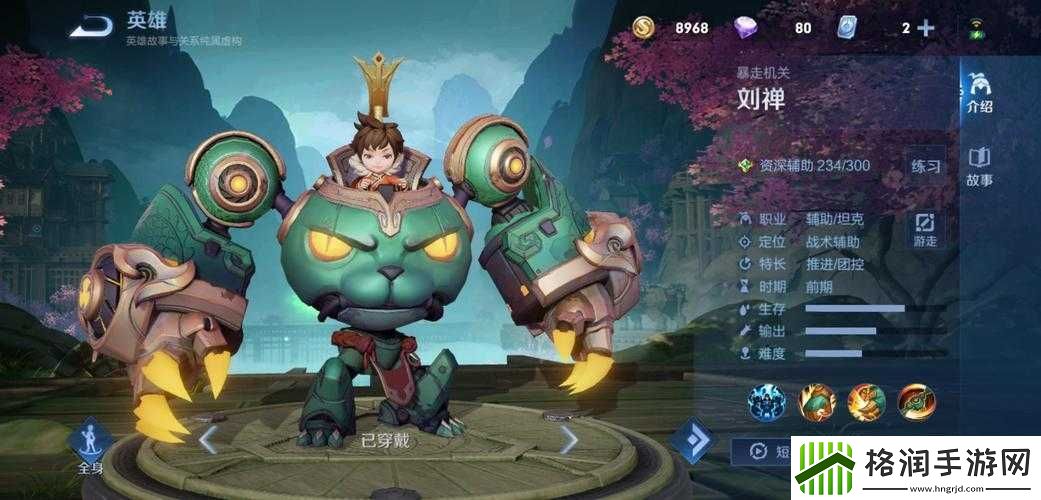The image size is (1041, 500).
Task: Open the 全身 full-body view
Action: pos(89,446)
